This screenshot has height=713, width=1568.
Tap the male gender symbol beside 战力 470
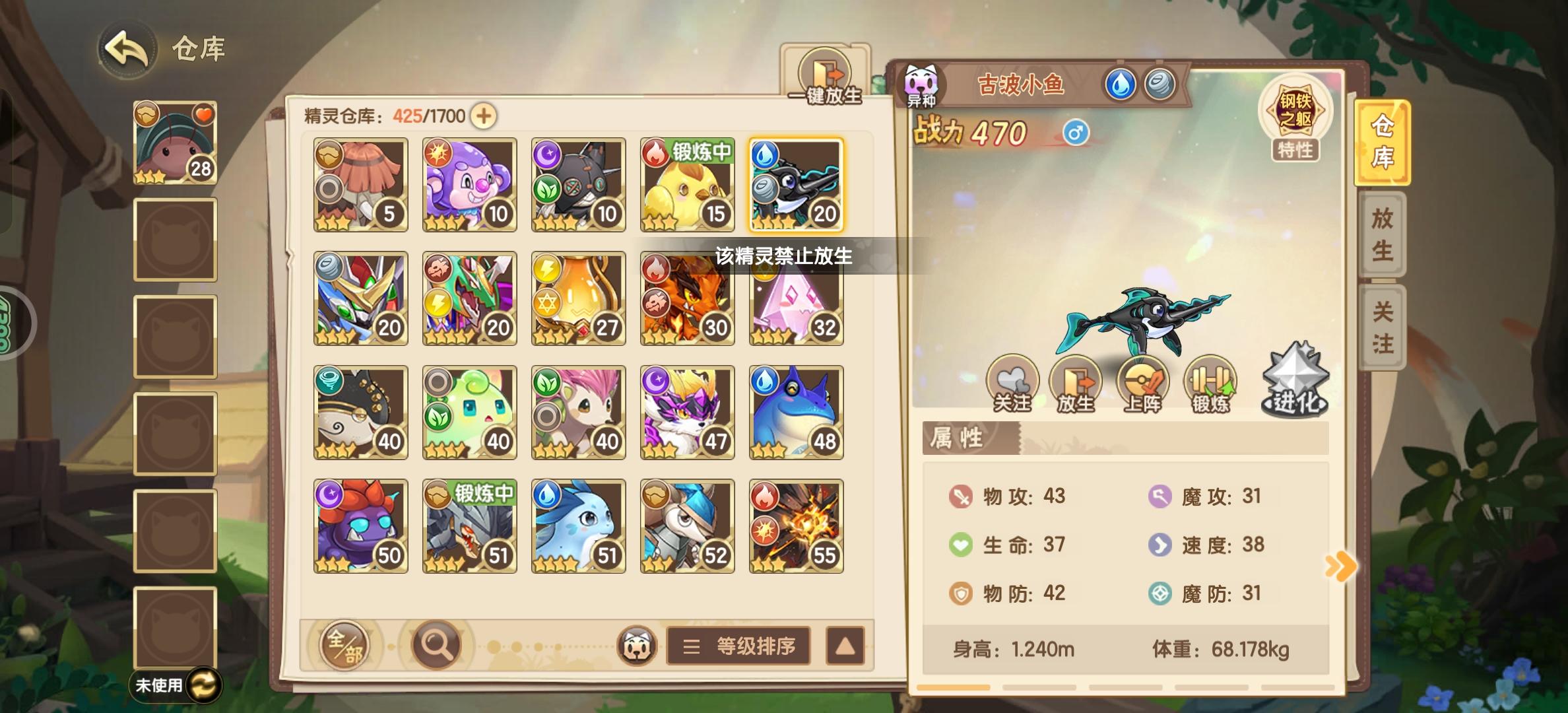[1077, 132]
